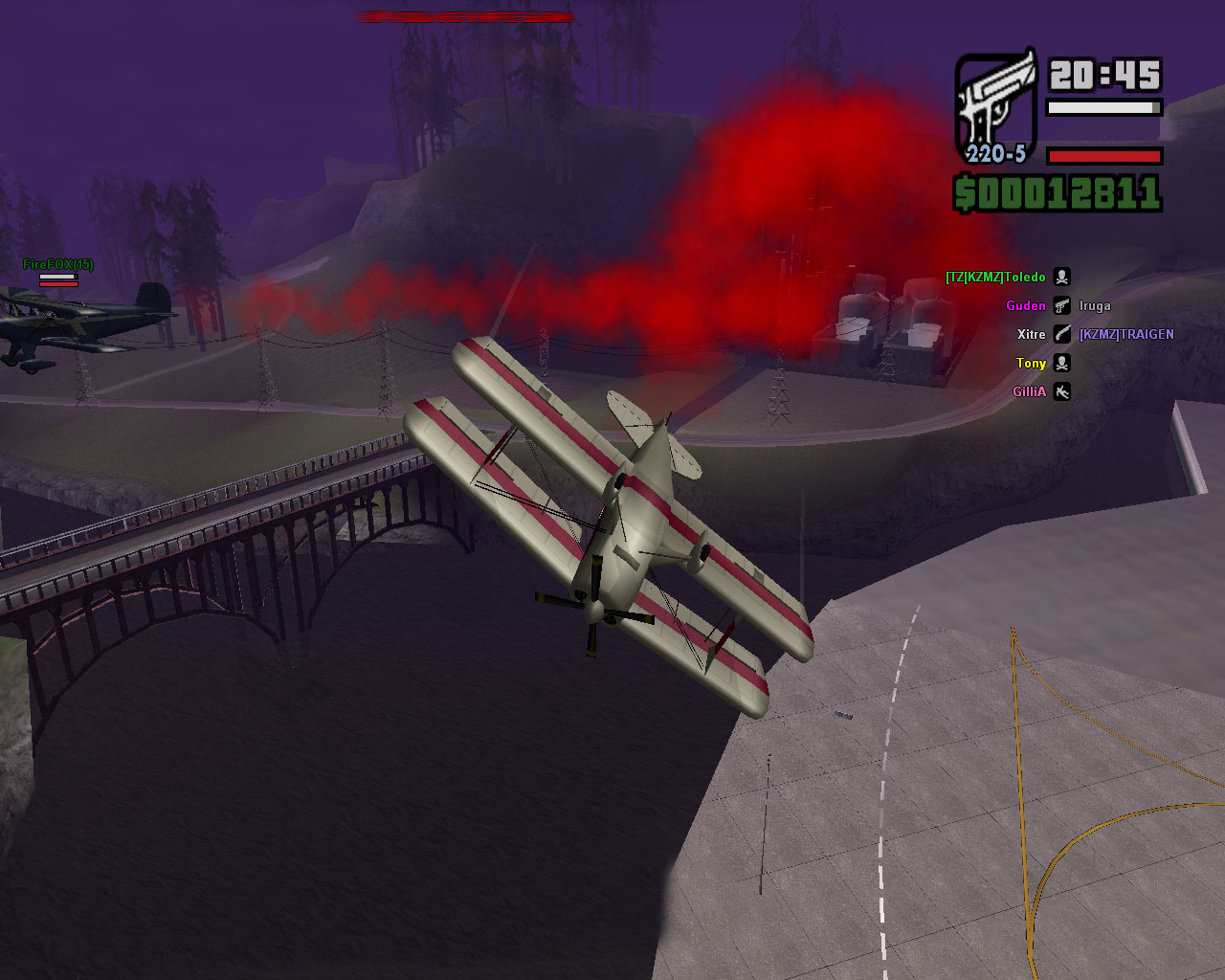Viewport: 1225px width, 980px height.
Task: Select the falling-figure icon beside GilliA
Action: point(1061,392)
